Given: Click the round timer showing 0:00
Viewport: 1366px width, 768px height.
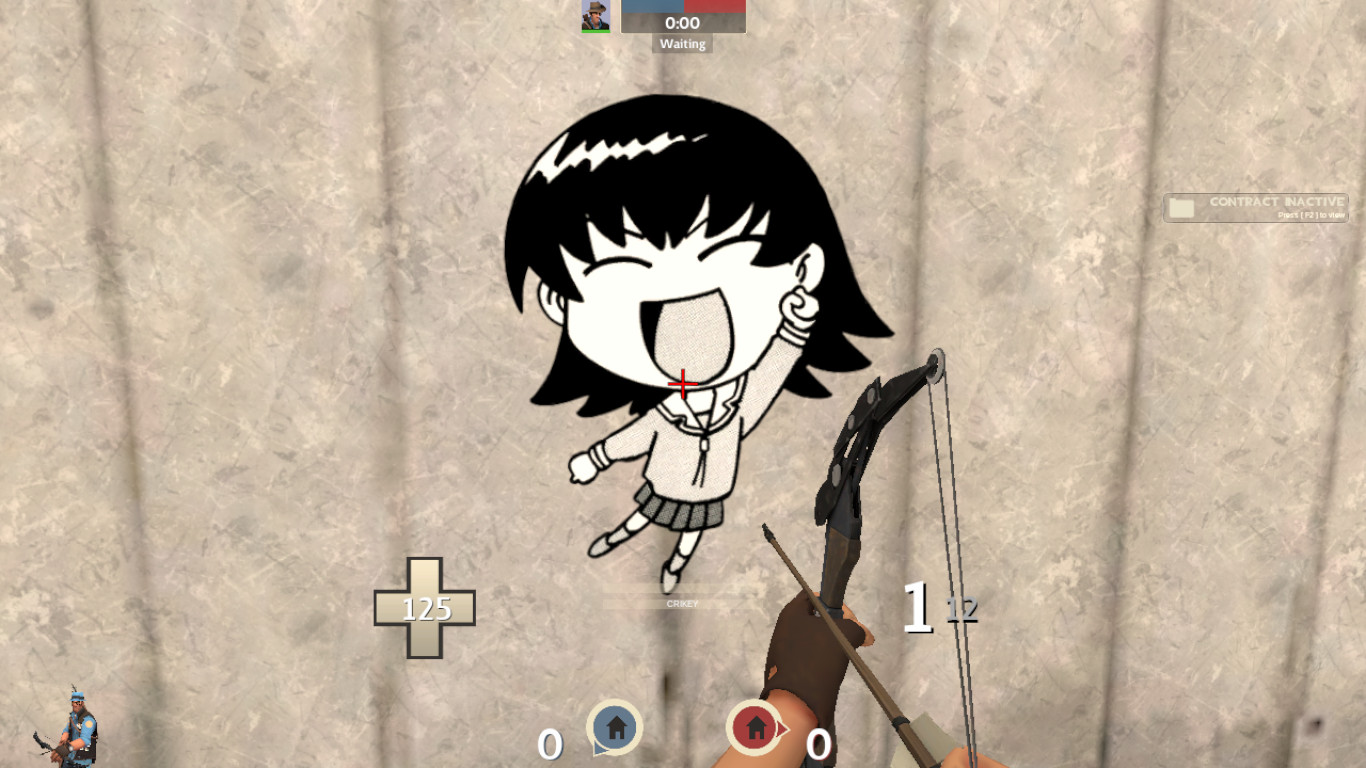Looking at the screenshot, I should click(x=683, y=22).
